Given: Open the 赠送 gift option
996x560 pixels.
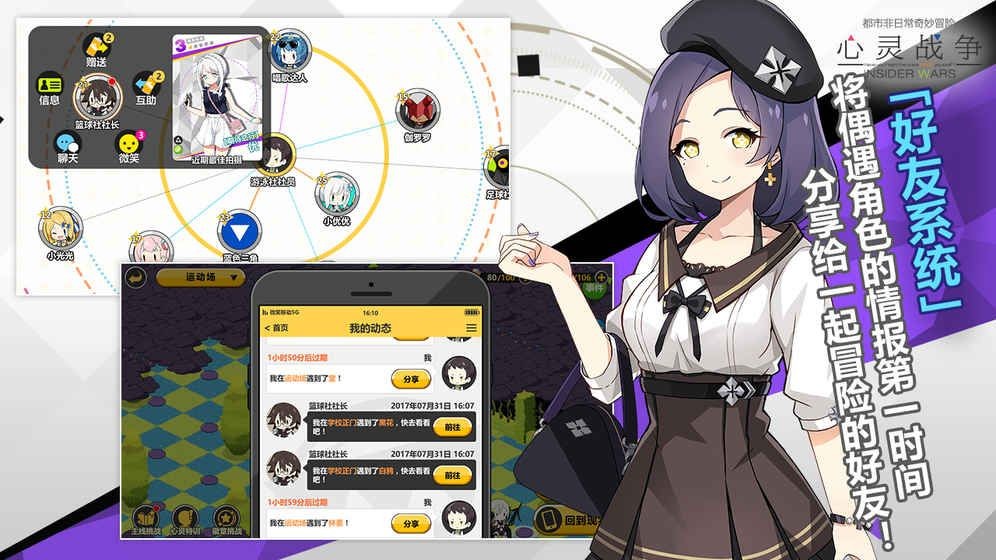Looking at the screenshot, I should coord(96,48).
